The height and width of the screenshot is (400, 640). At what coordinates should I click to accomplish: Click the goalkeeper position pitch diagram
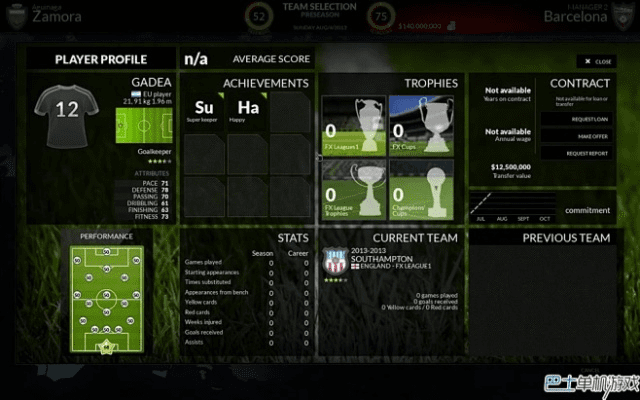click(140, 125)
